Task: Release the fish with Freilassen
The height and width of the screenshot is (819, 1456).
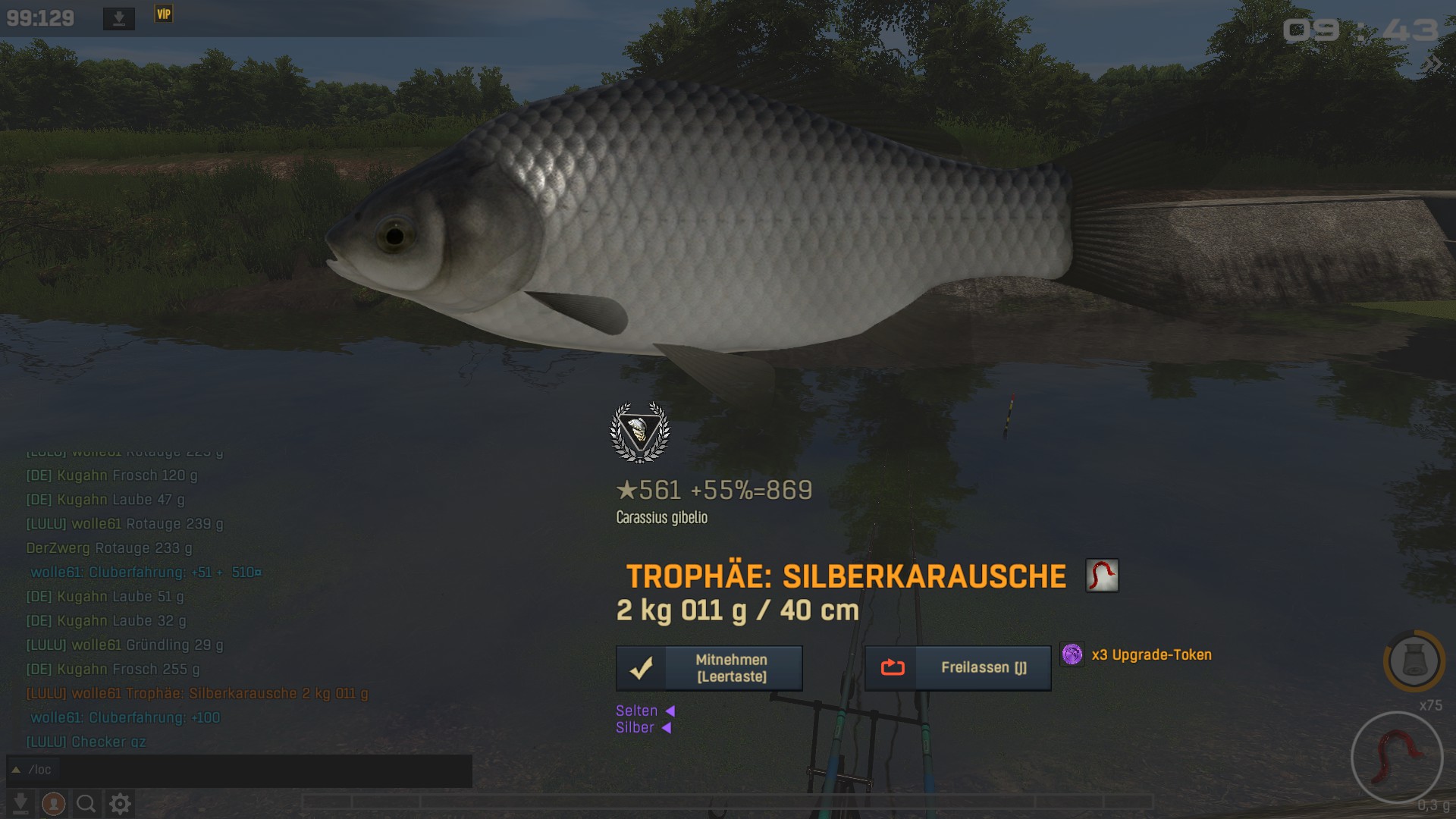Action: point(958,668)
